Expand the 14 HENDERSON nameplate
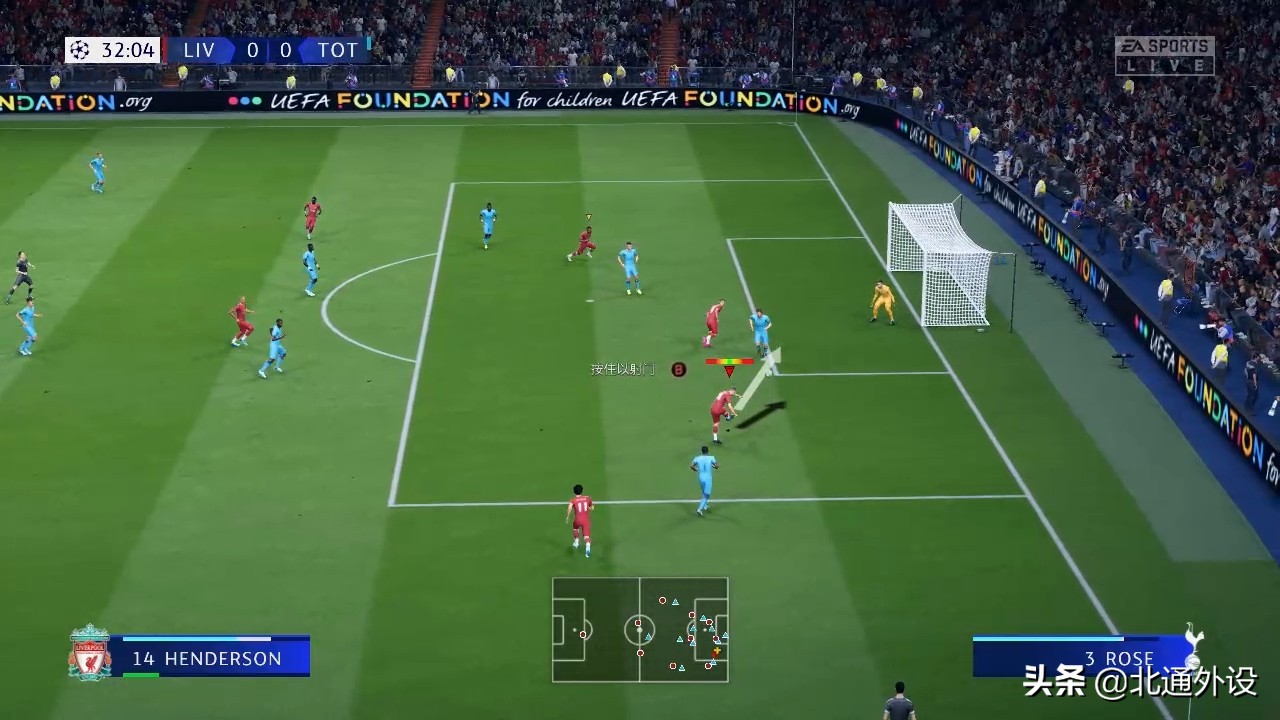This screenshot has height=720, width=1280. tap(205, 659)
